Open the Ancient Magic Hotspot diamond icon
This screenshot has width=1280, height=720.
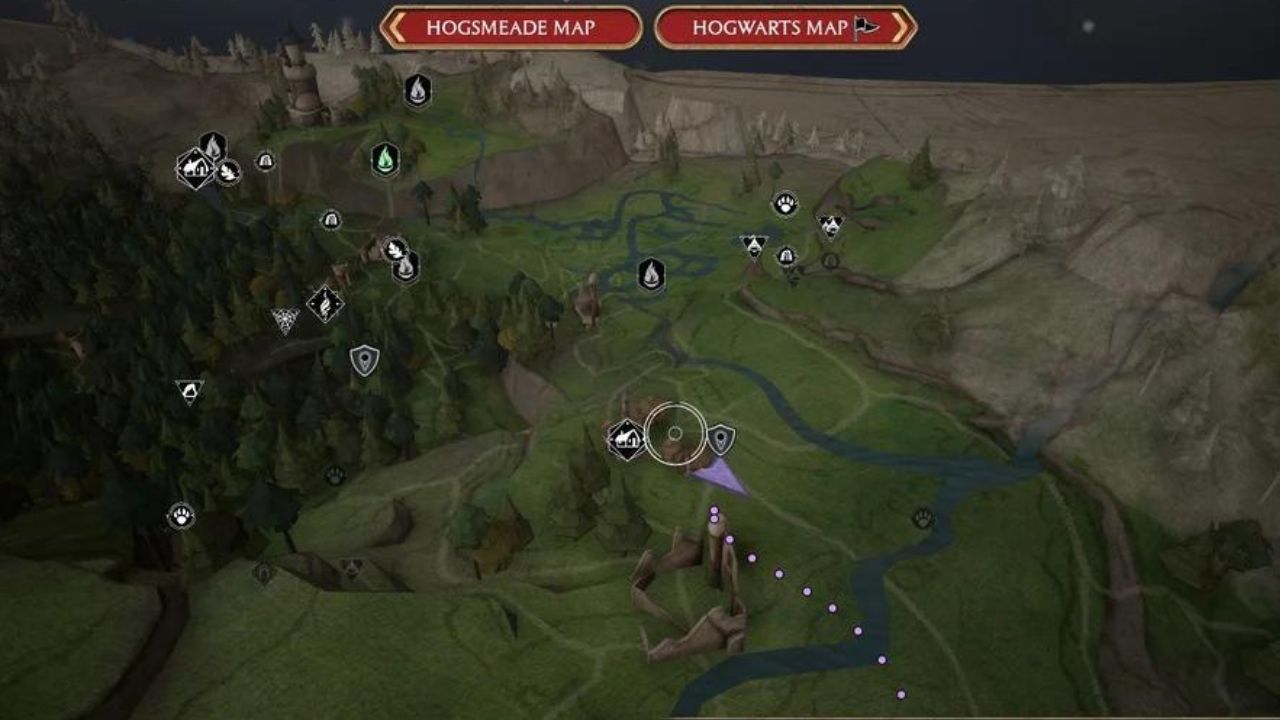click(x=327, y=303)
